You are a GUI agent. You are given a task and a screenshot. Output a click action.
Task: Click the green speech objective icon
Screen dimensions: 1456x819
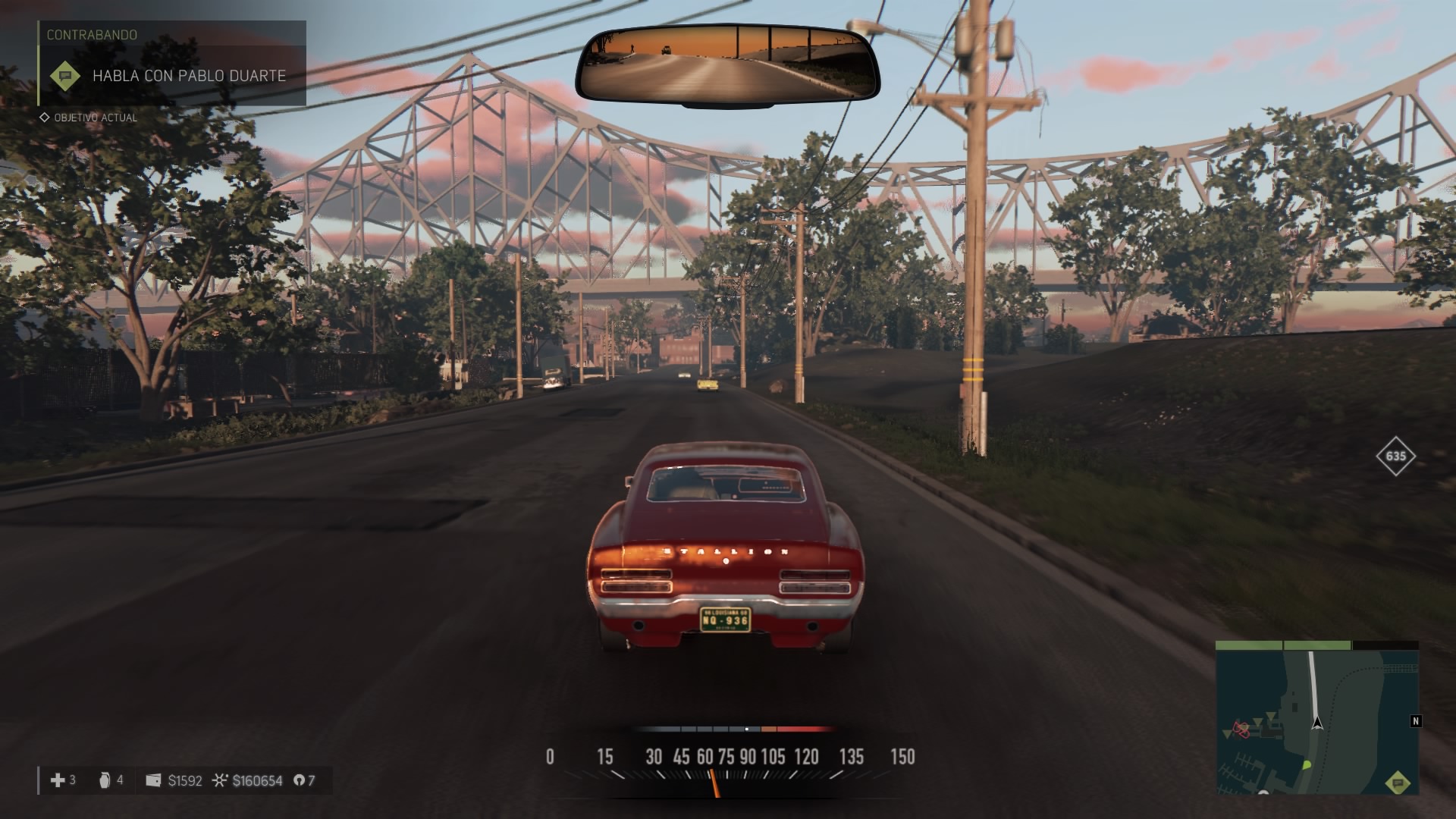[65, 76]
